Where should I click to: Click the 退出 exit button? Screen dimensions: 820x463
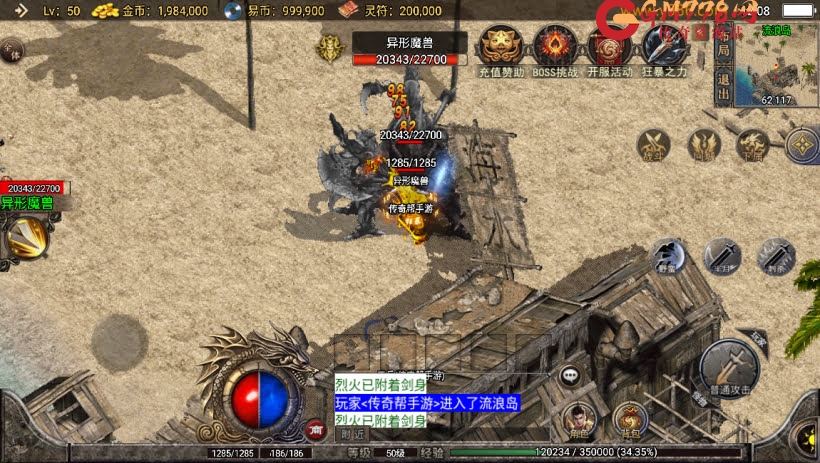point(723,86)
